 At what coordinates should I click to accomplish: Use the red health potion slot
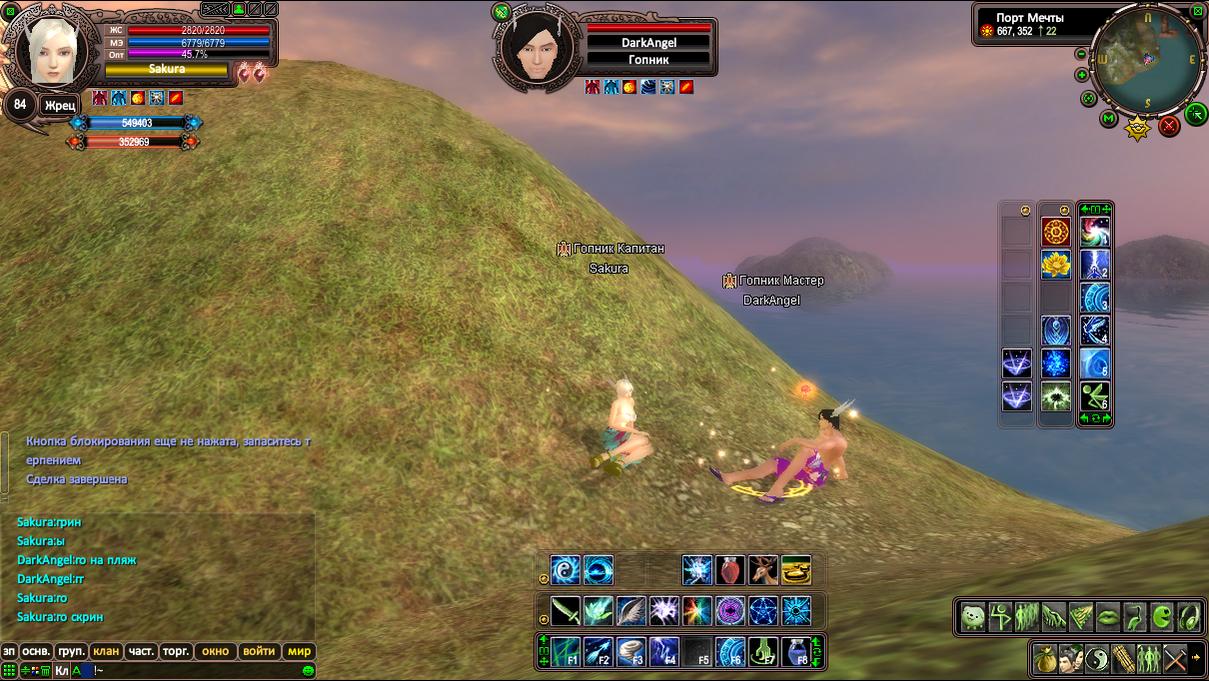[x=730, y=570]
